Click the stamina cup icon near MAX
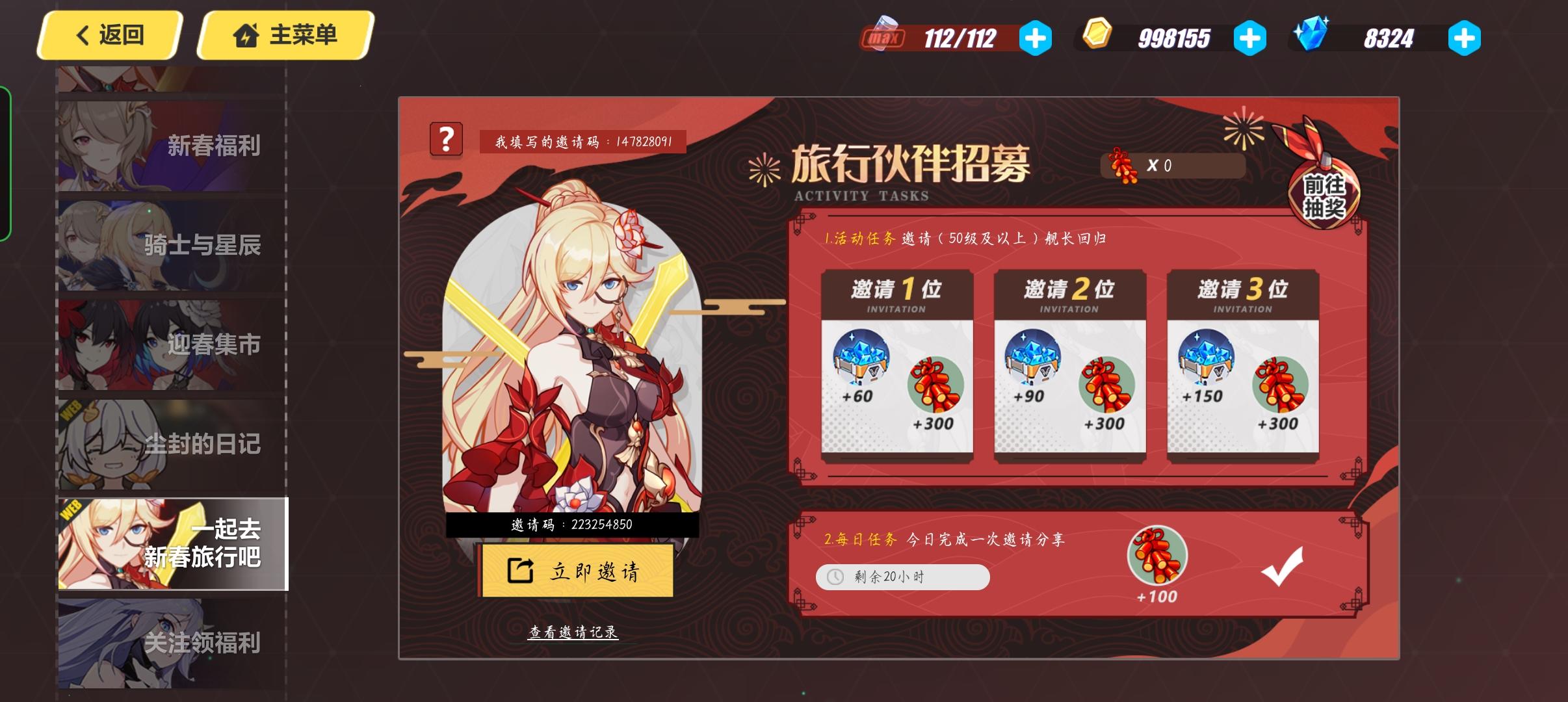 (x=885, y=34)
